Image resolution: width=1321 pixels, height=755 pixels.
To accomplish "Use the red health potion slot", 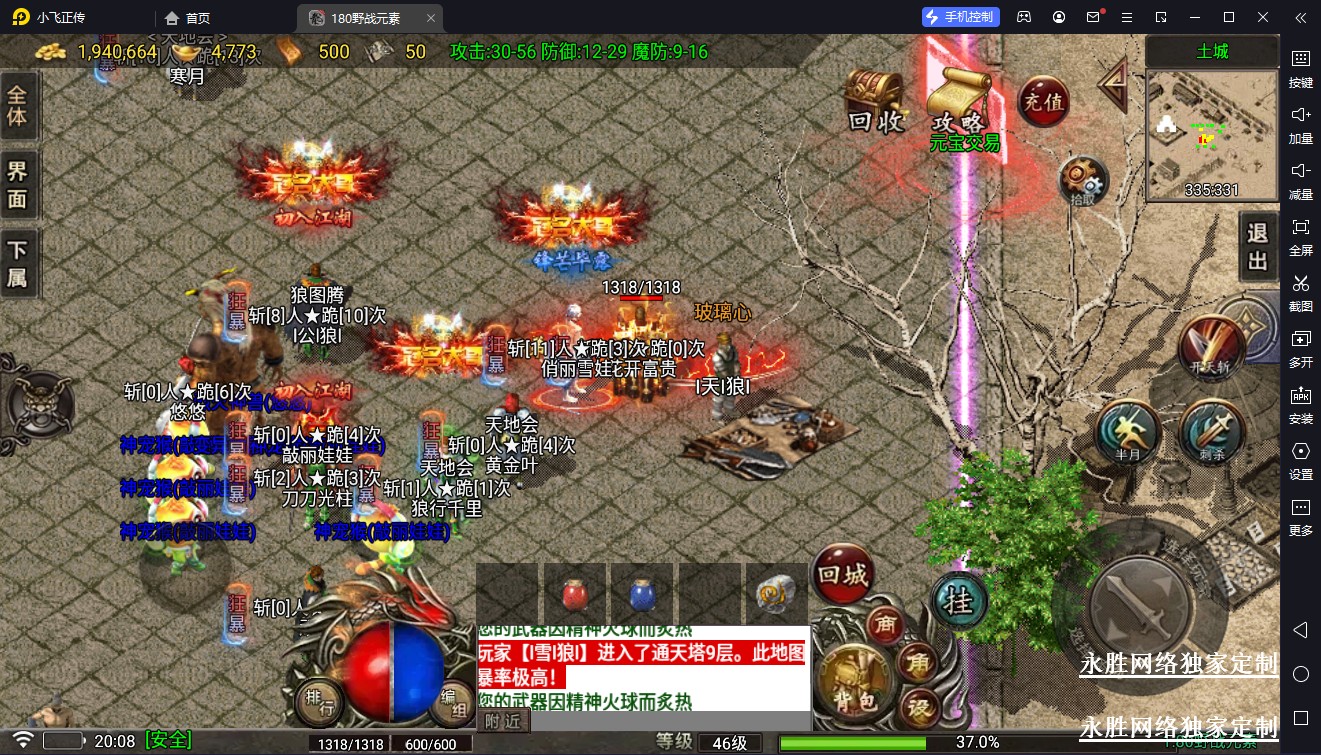I will point(575,596).
